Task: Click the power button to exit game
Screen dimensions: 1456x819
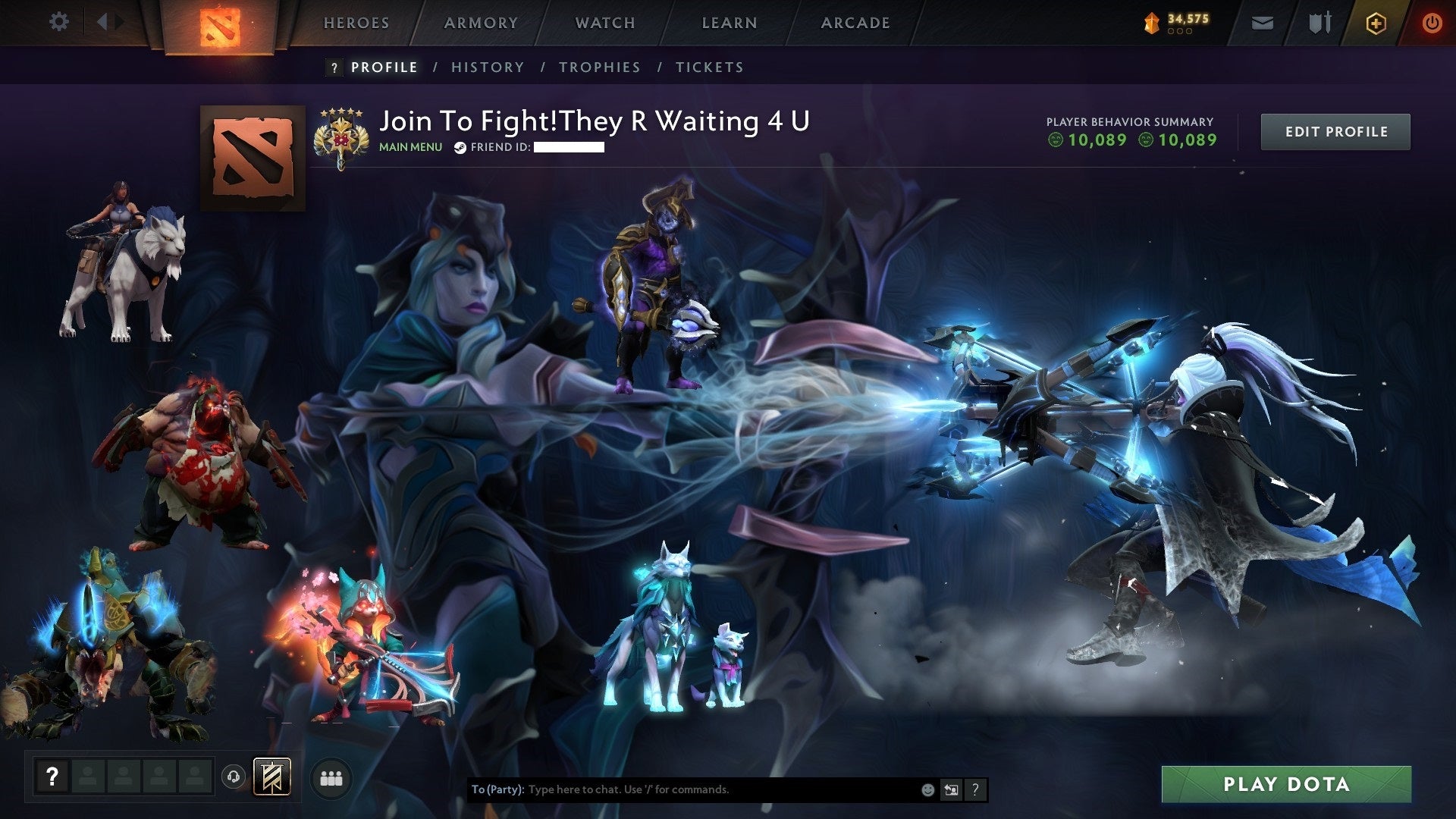Action: [x=1433, y=23]
